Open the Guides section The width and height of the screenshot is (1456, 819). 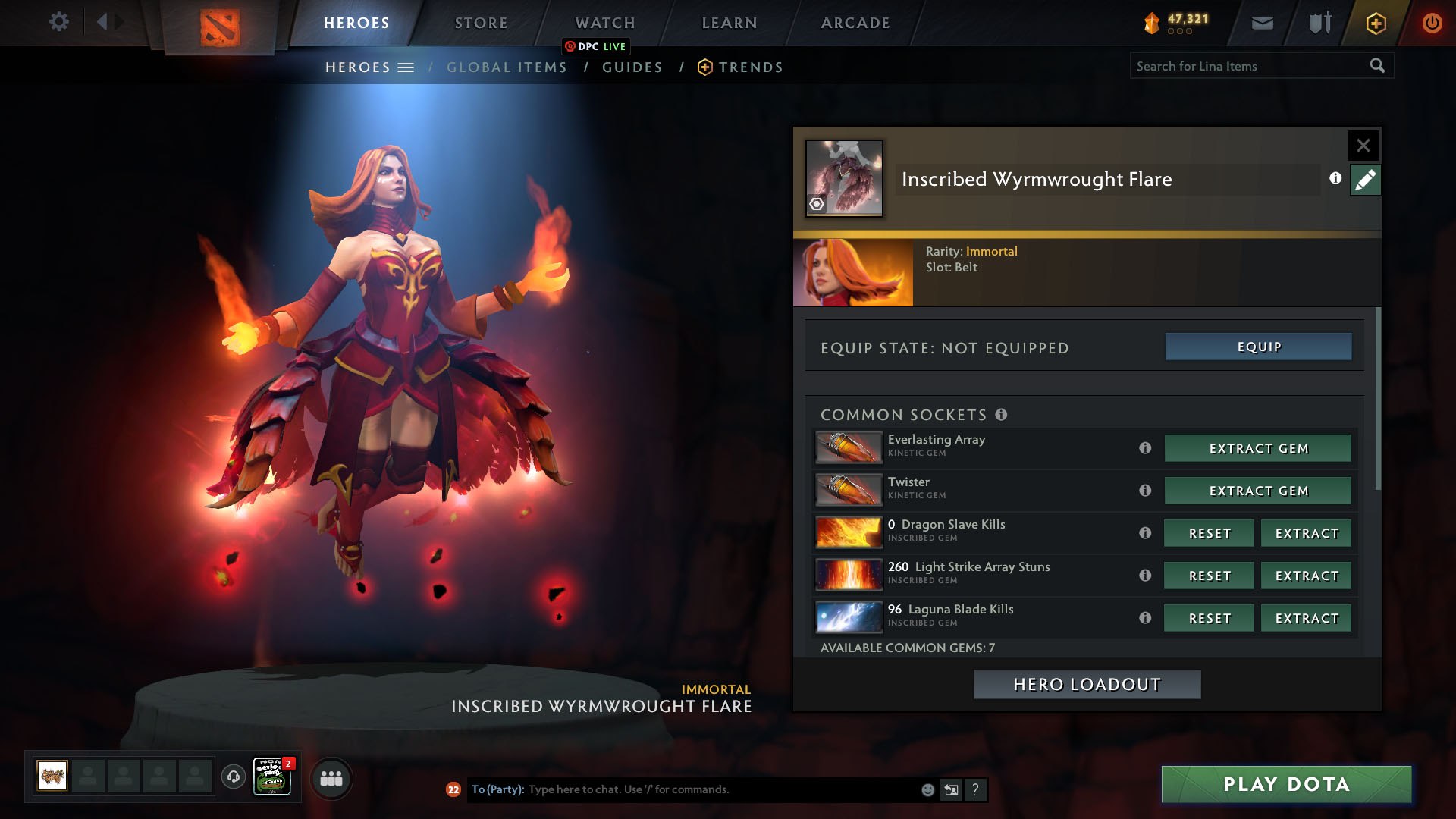tap(632, 67)
